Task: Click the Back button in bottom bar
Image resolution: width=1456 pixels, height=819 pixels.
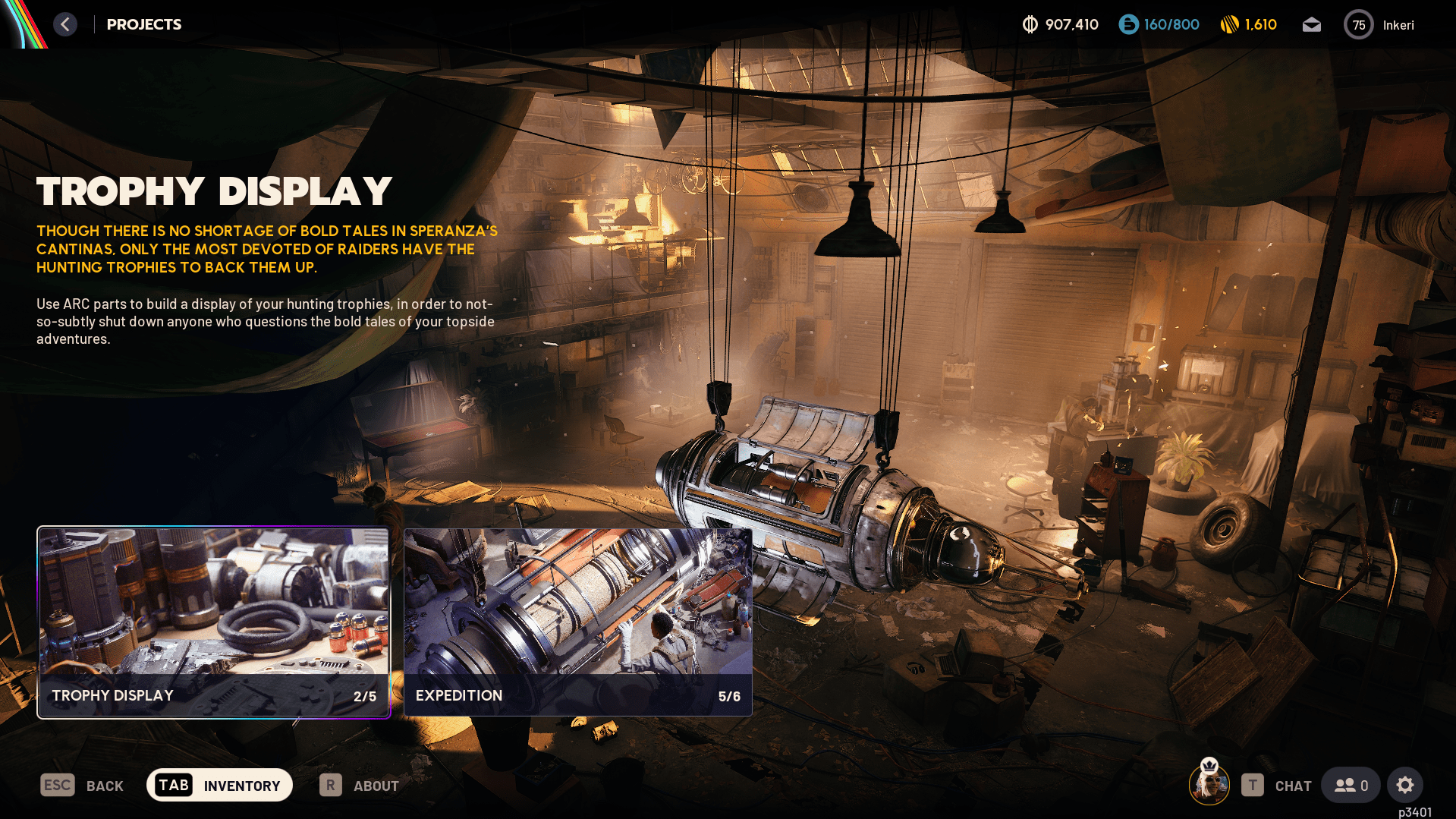Action: click(82, 786)
